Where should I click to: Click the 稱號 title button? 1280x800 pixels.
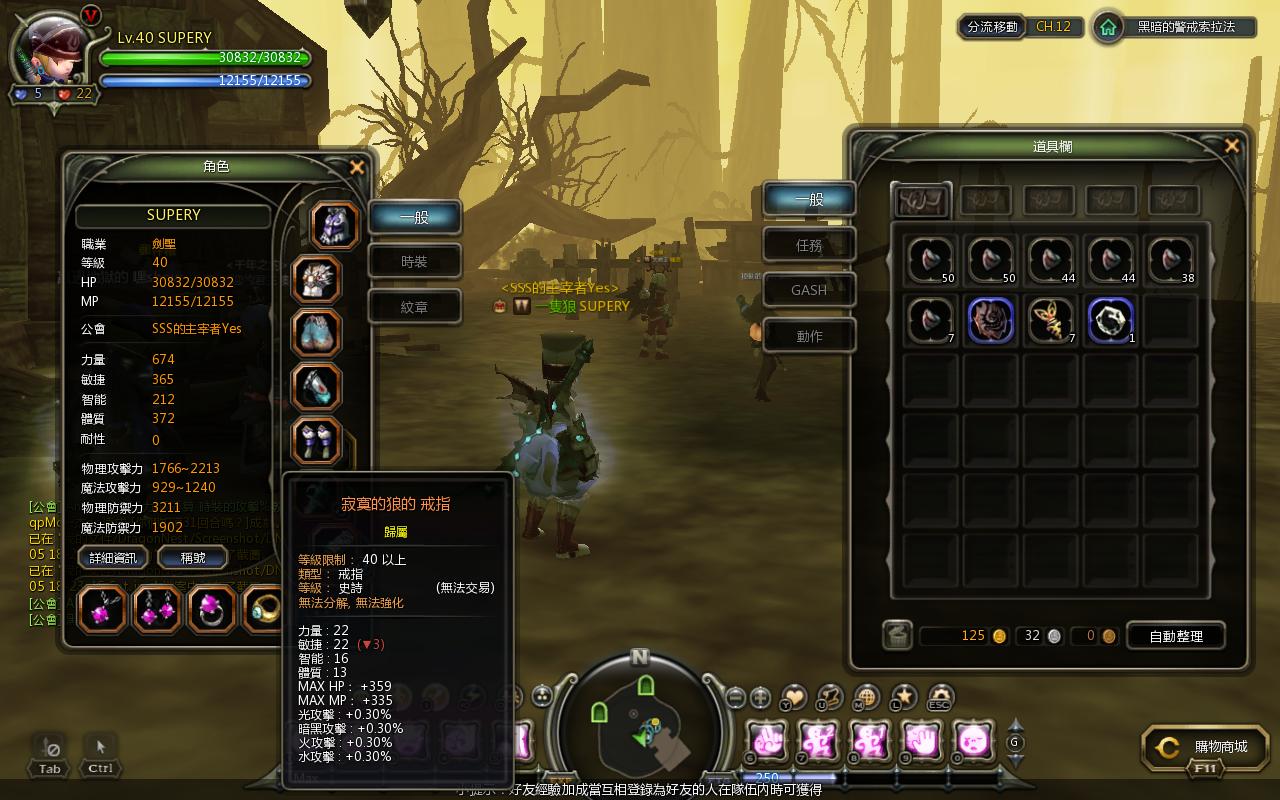(193, 558)
